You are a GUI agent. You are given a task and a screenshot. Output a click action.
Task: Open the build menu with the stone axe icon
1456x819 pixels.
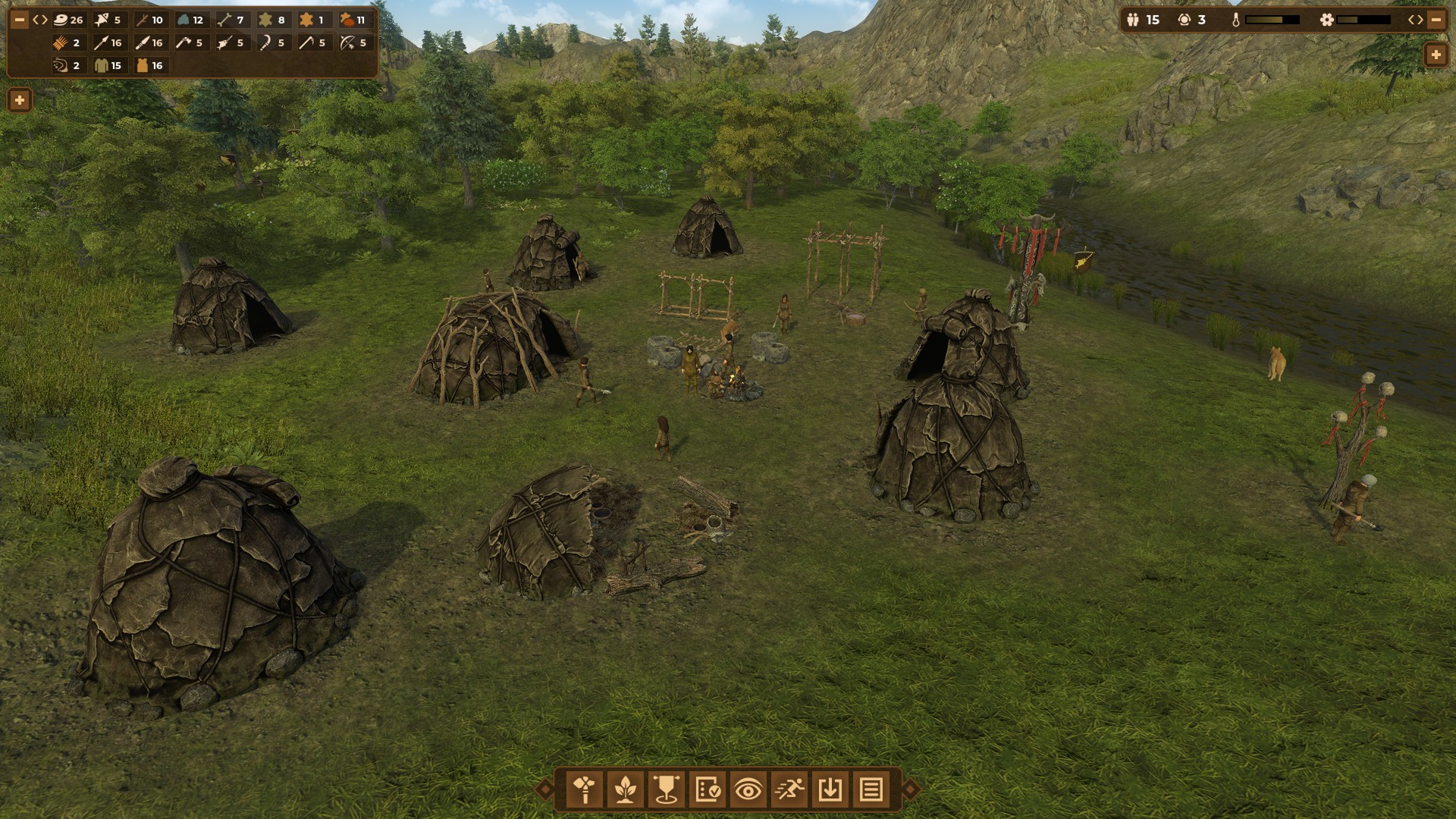click(585, 789)
